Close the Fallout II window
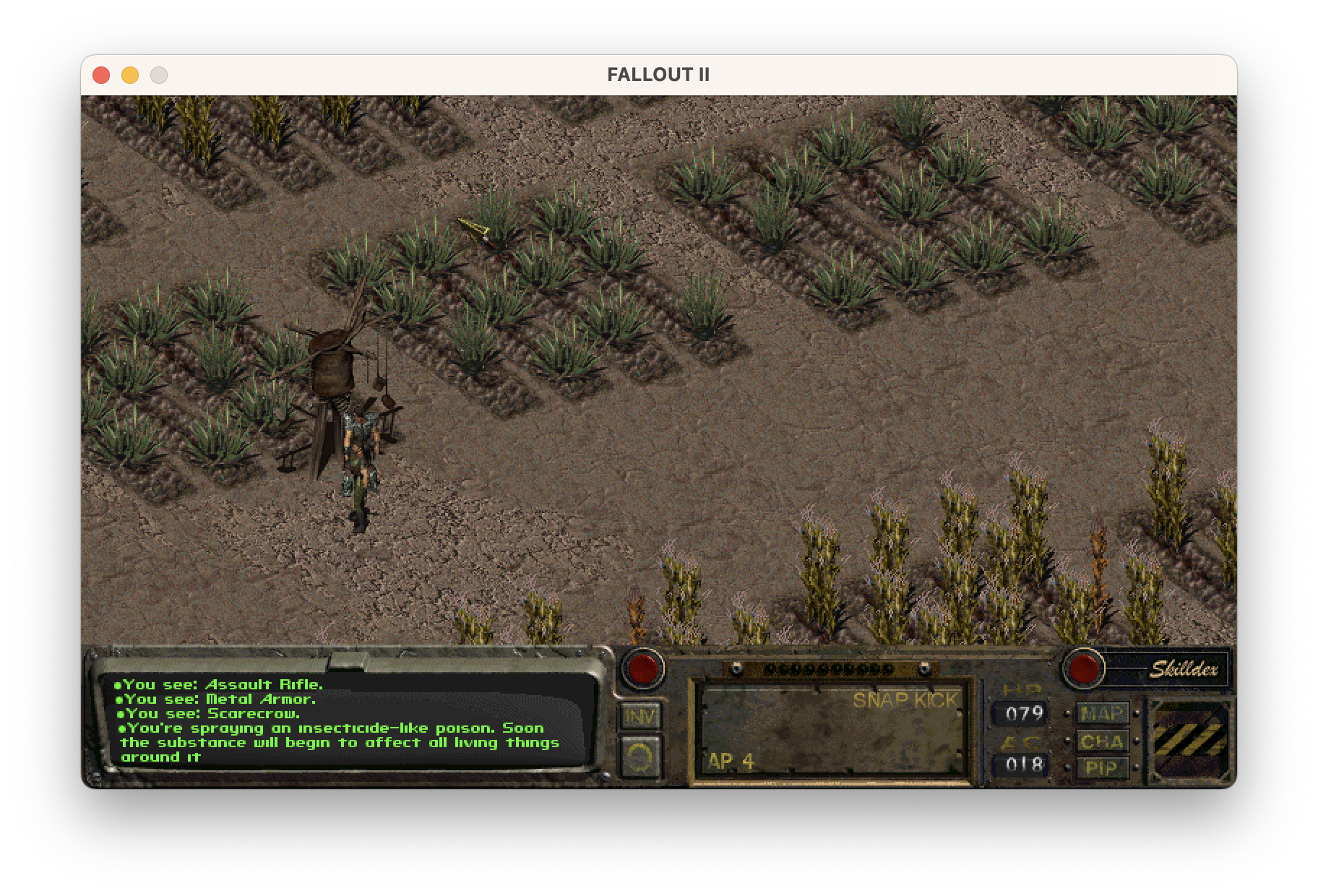Viewport: 1318px width, 896px height. [101, 75]
